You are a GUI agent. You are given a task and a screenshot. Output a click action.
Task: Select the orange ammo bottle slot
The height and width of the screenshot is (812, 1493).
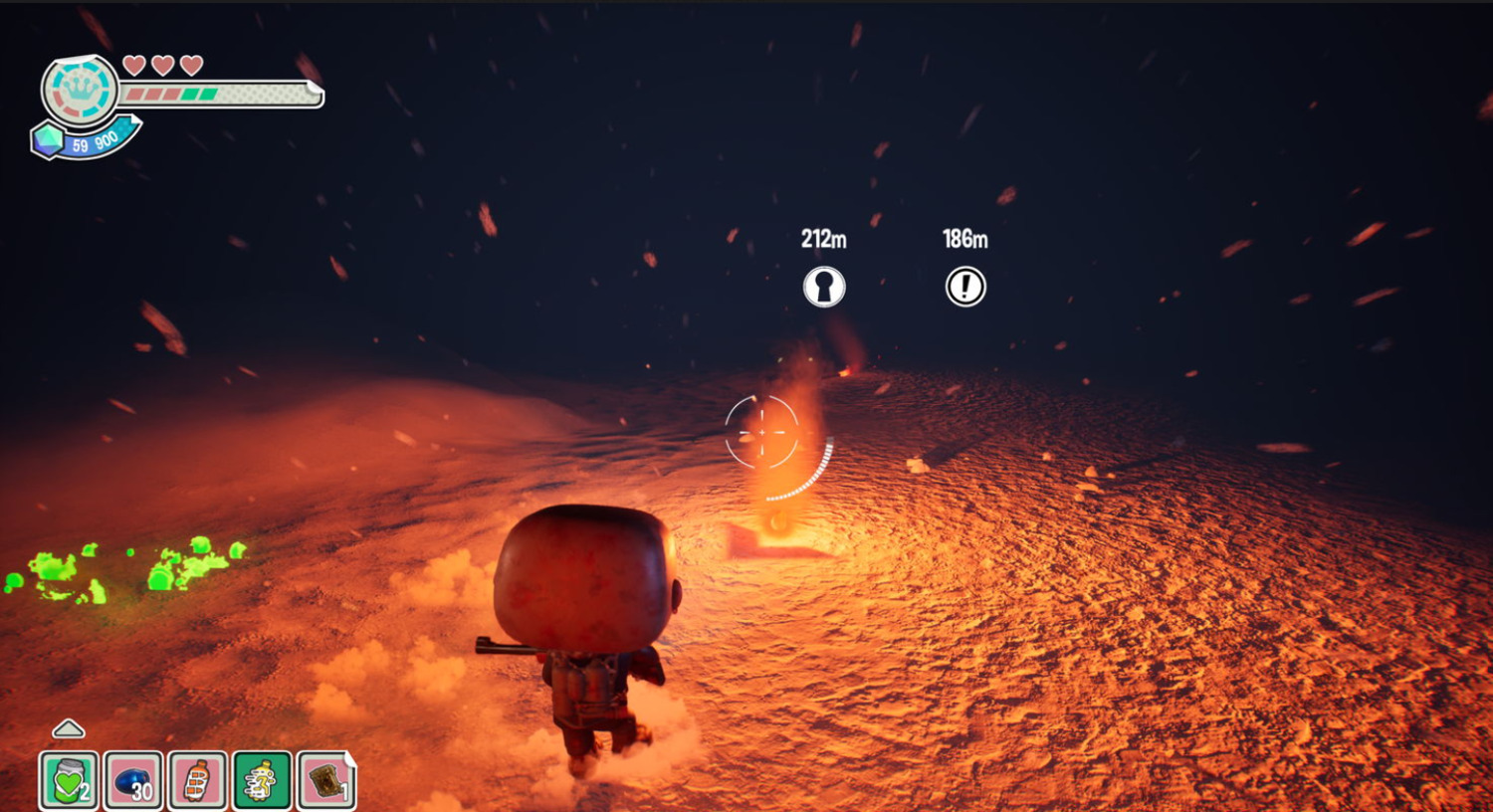pyautogui.click(x=198, y=780)
